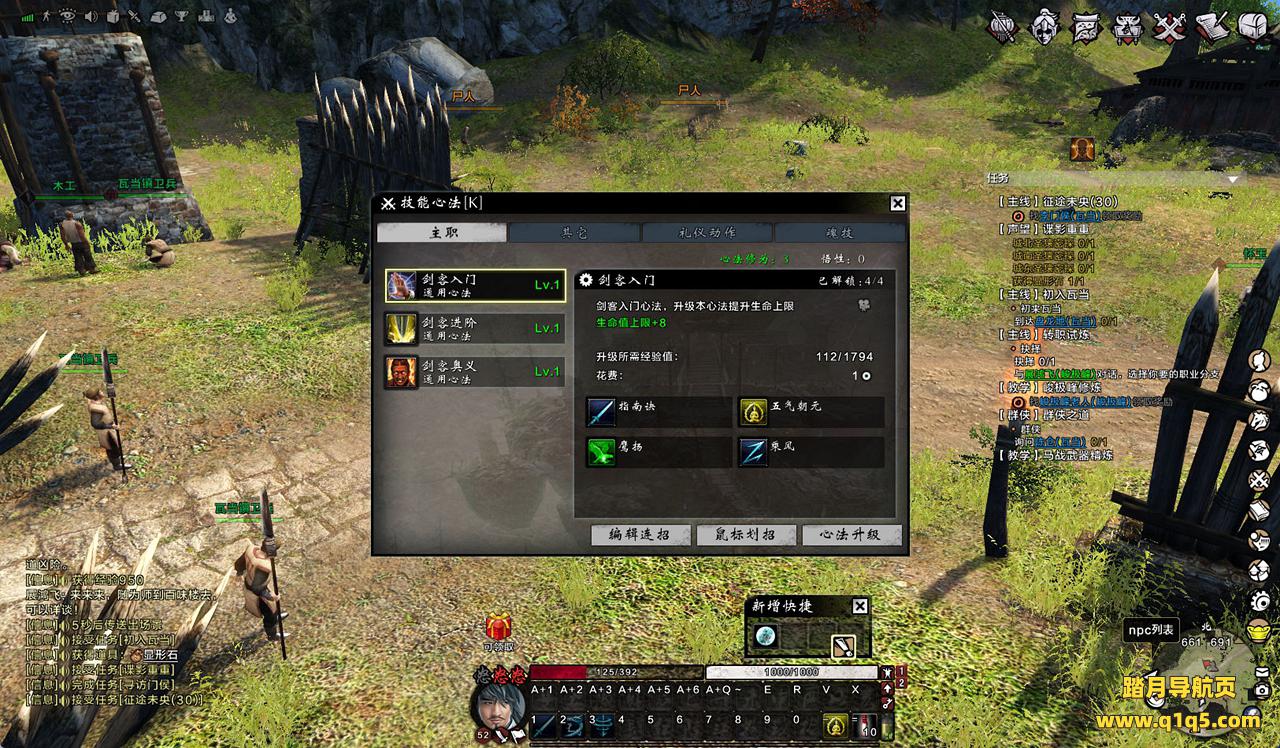The width and height of the screenshot is (1280, 748).
Task: Open the 编辑连招 combo editor
Action: click(x=641, y=535)
